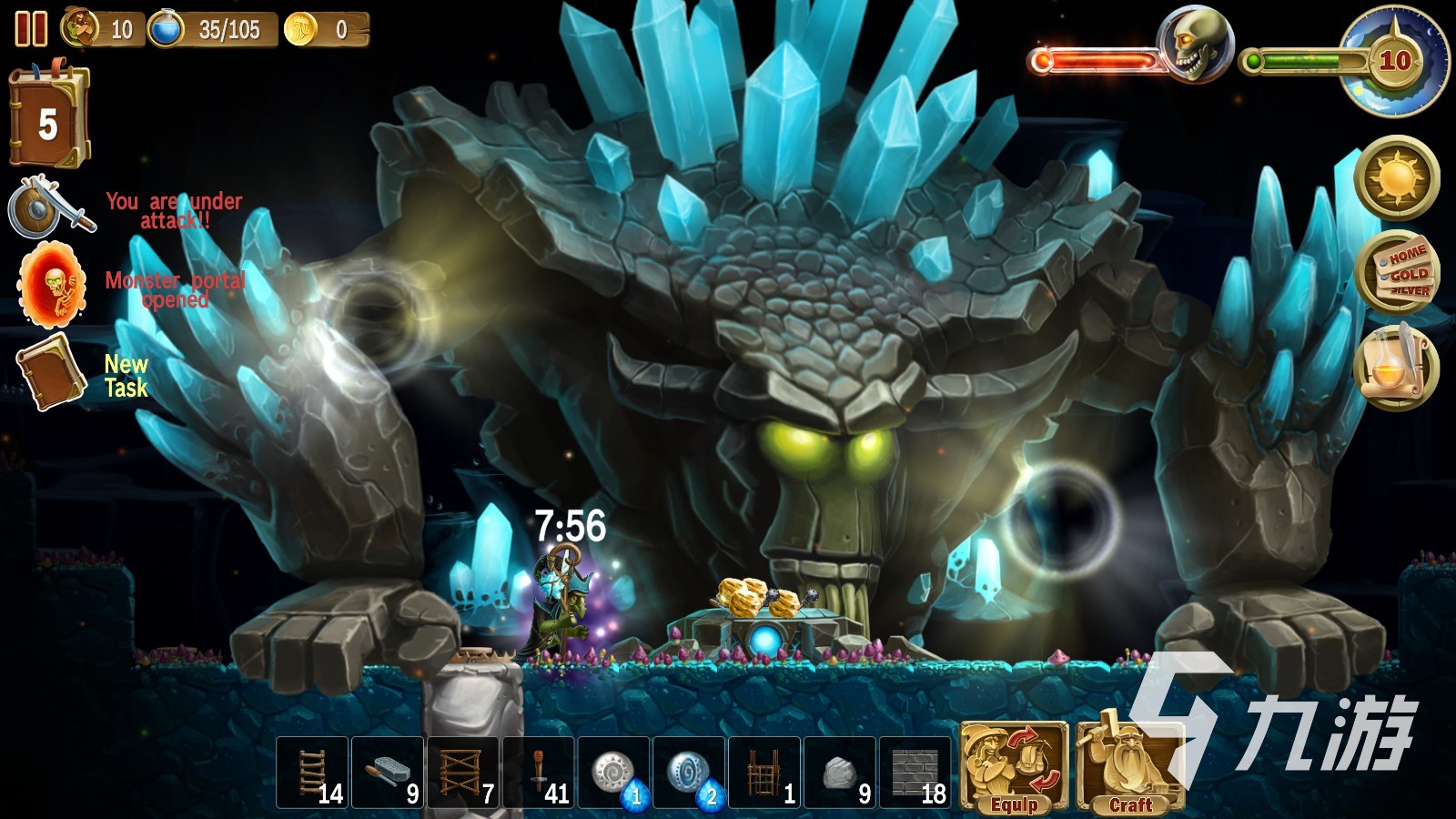Screen dimensions: 1456x819
Task: Select the wooden fence slot
Action: click(765, 773)
